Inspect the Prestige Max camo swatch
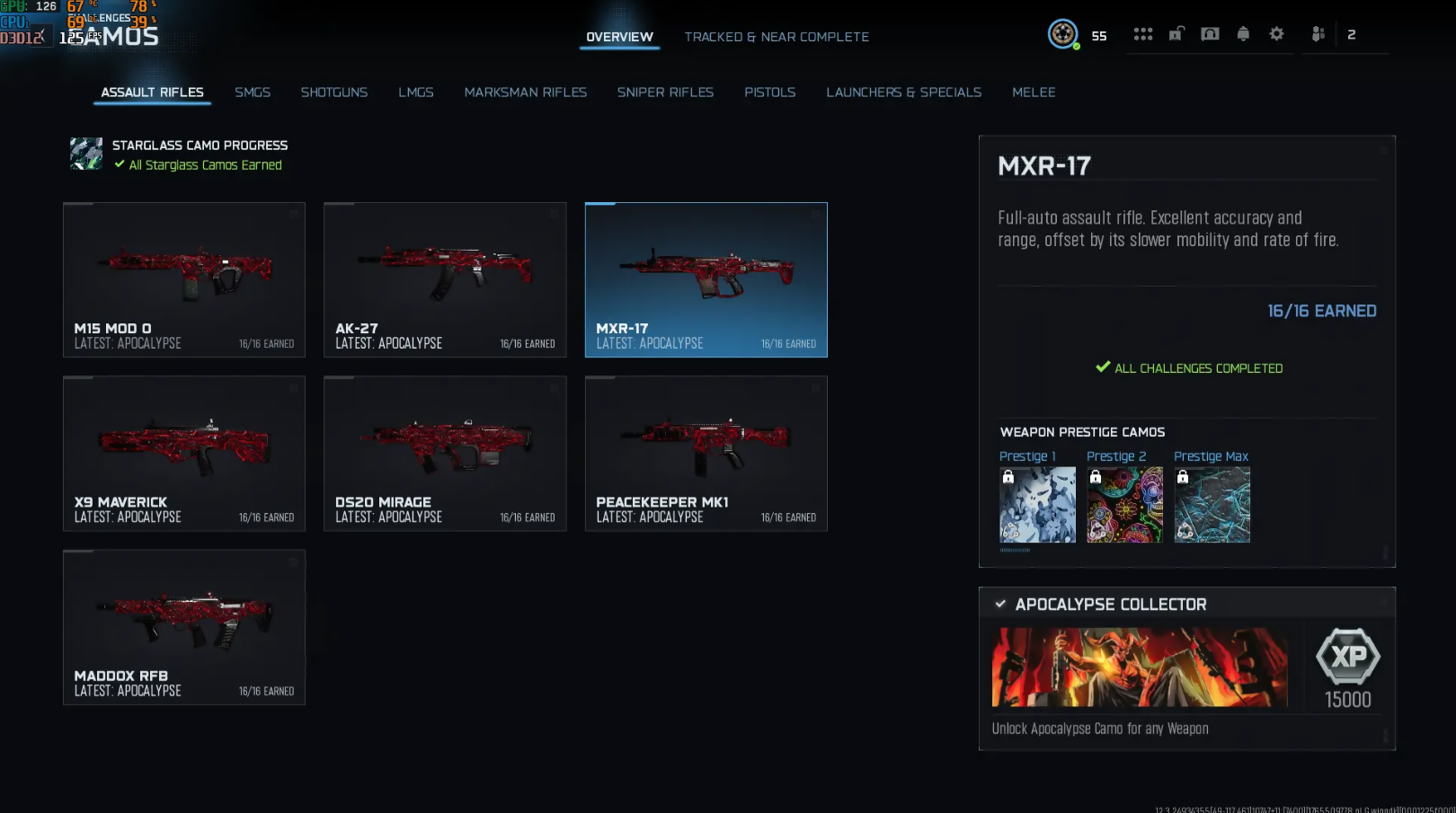The width and height of the screenshot is (1456, 813). [1212, 505]
